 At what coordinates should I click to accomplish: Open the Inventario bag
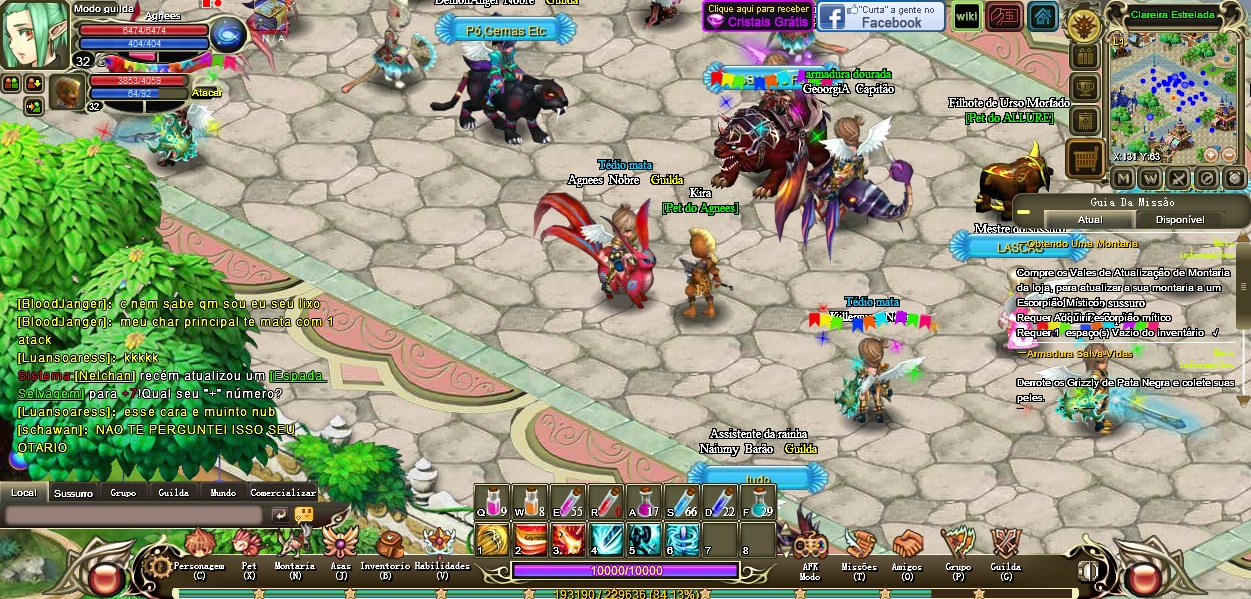click(x=386, y=547)
